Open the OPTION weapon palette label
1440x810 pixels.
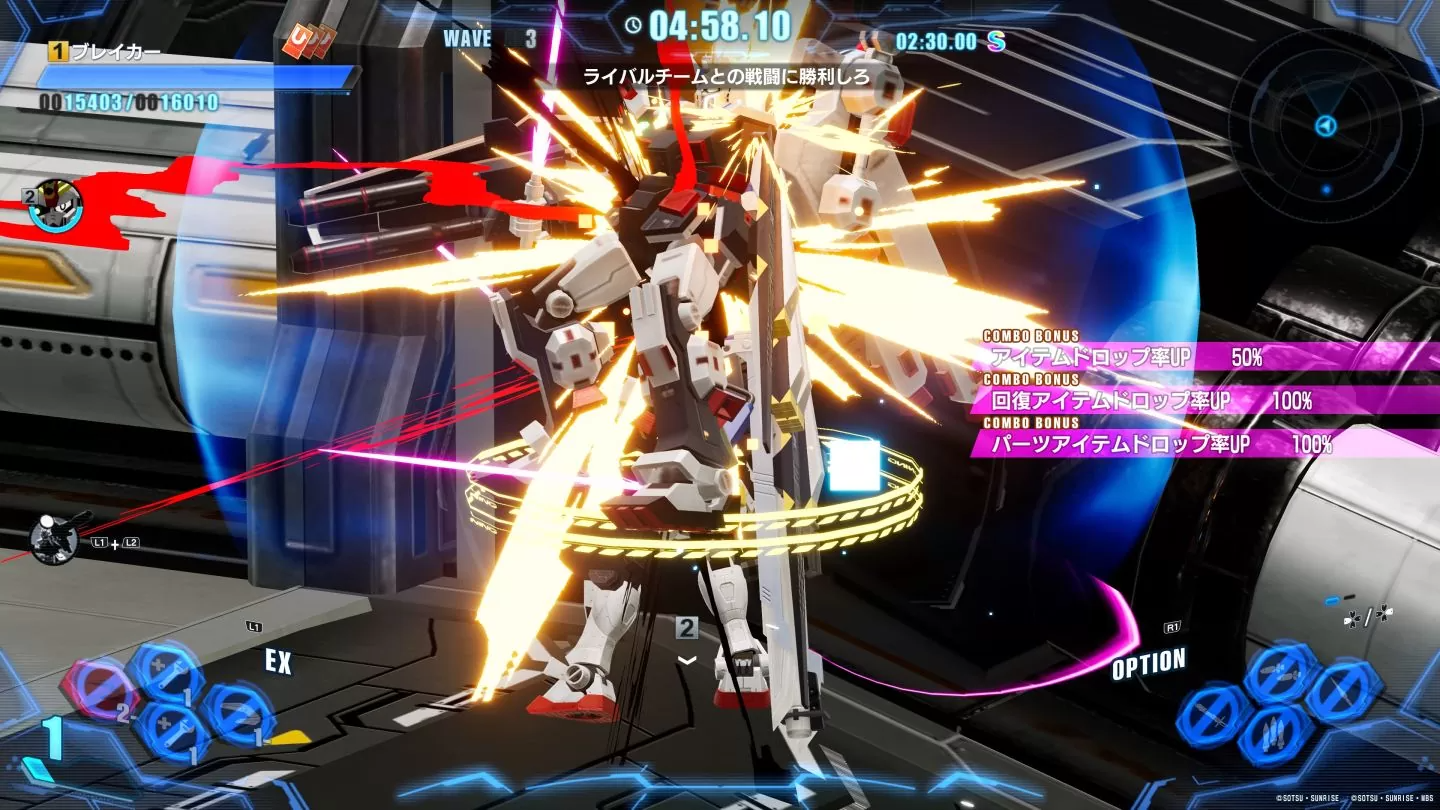pos(1149,664)
